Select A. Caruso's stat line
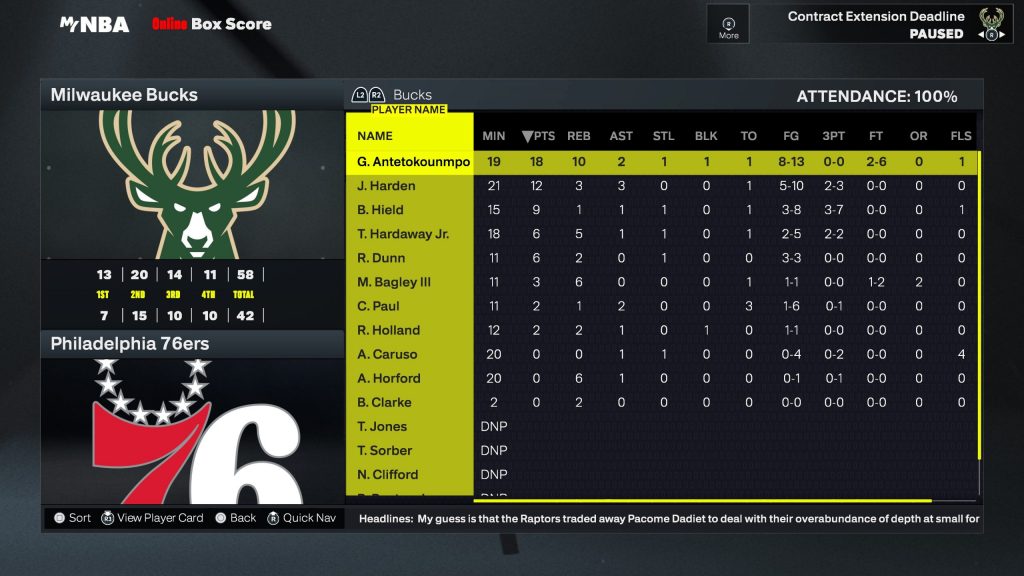 tap(387, 354)
